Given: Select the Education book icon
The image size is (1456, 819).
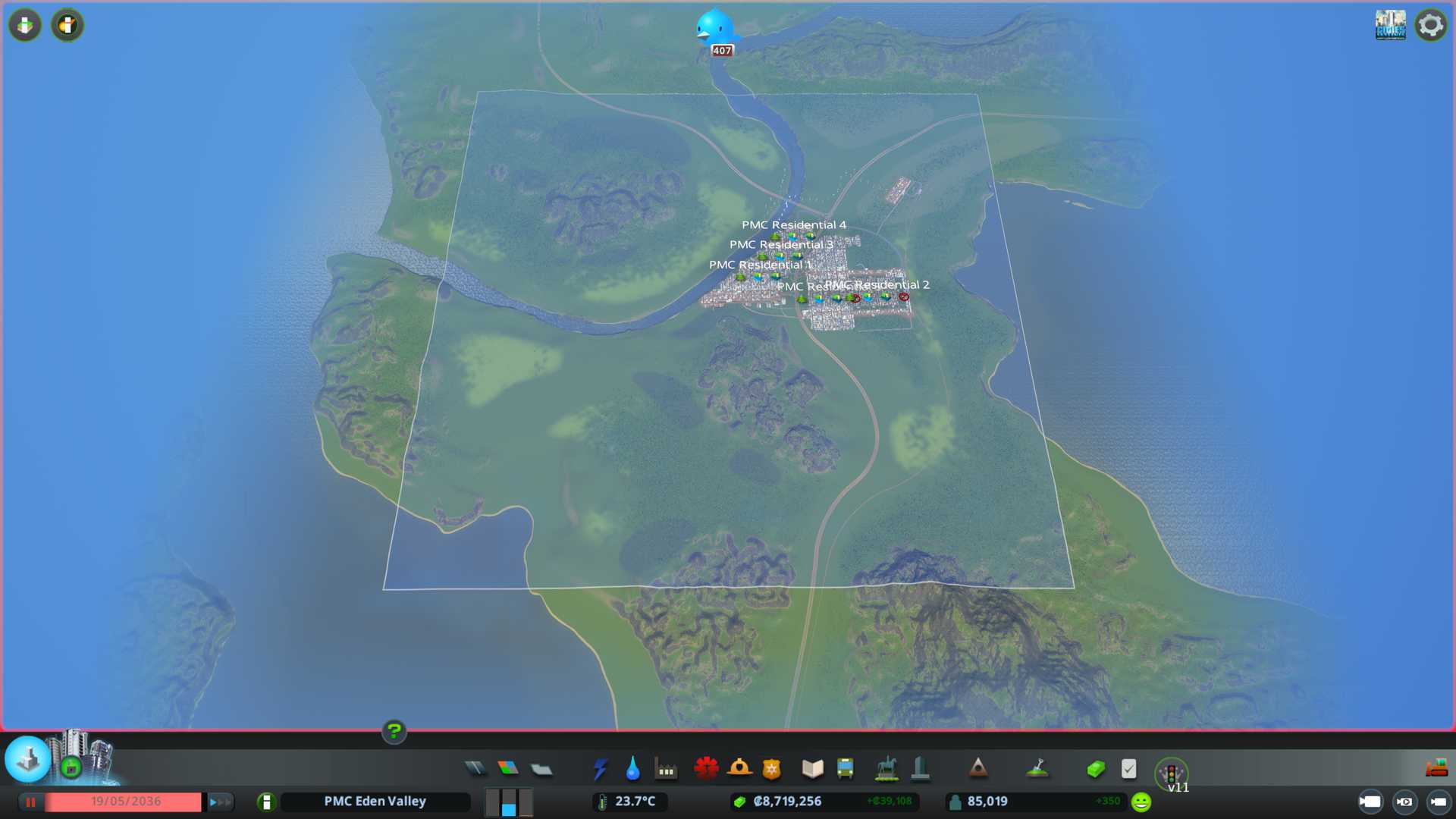Looking at the screenshot, I should (x=812, y=769).
